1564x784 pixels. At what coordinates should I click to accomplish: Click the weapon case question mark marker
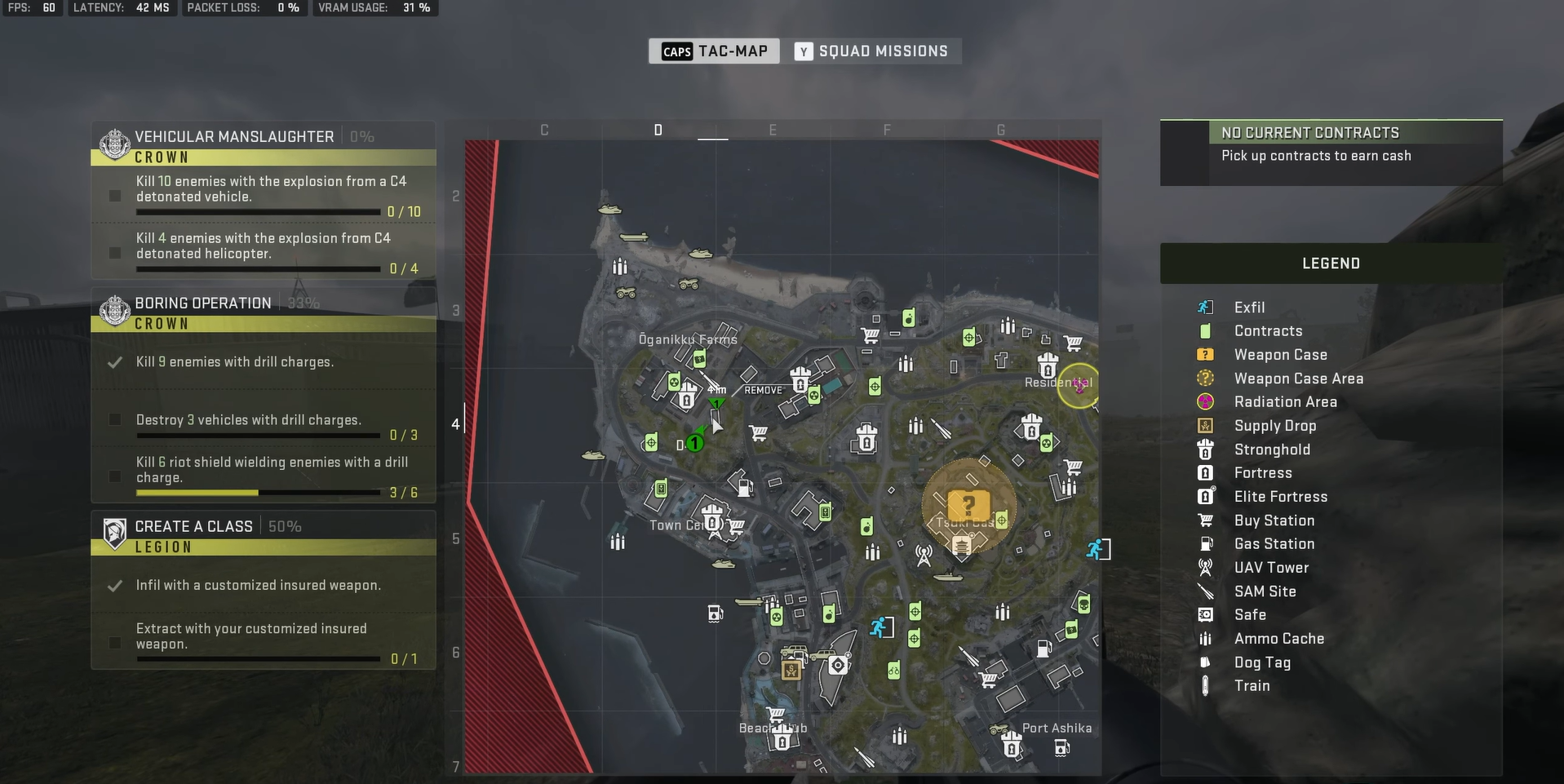pos(968,505)
